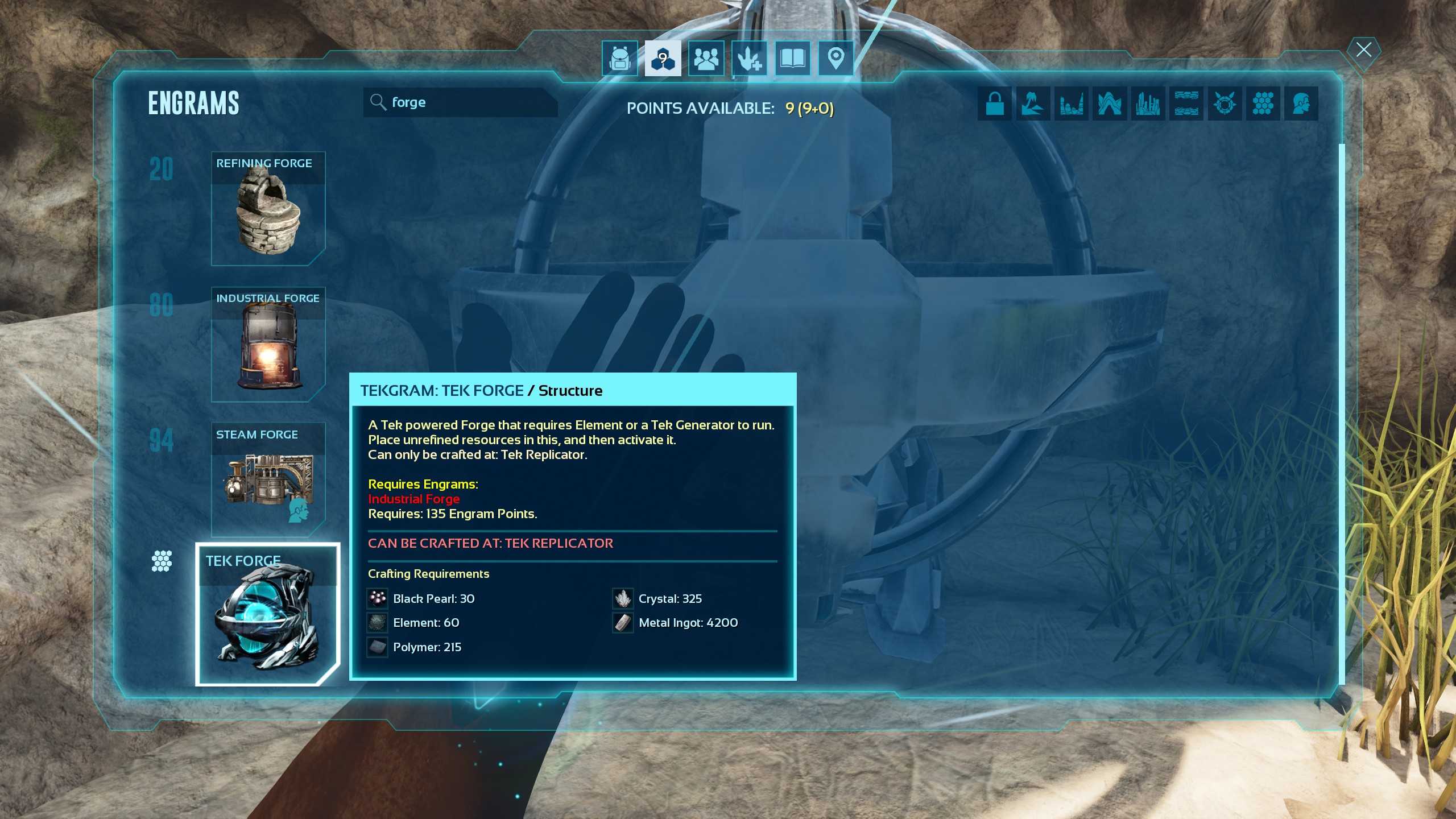Select the Industrial Forge engram
Image resolution: width=1456 pixels, height=819 pixels.
tap(268, 345)
